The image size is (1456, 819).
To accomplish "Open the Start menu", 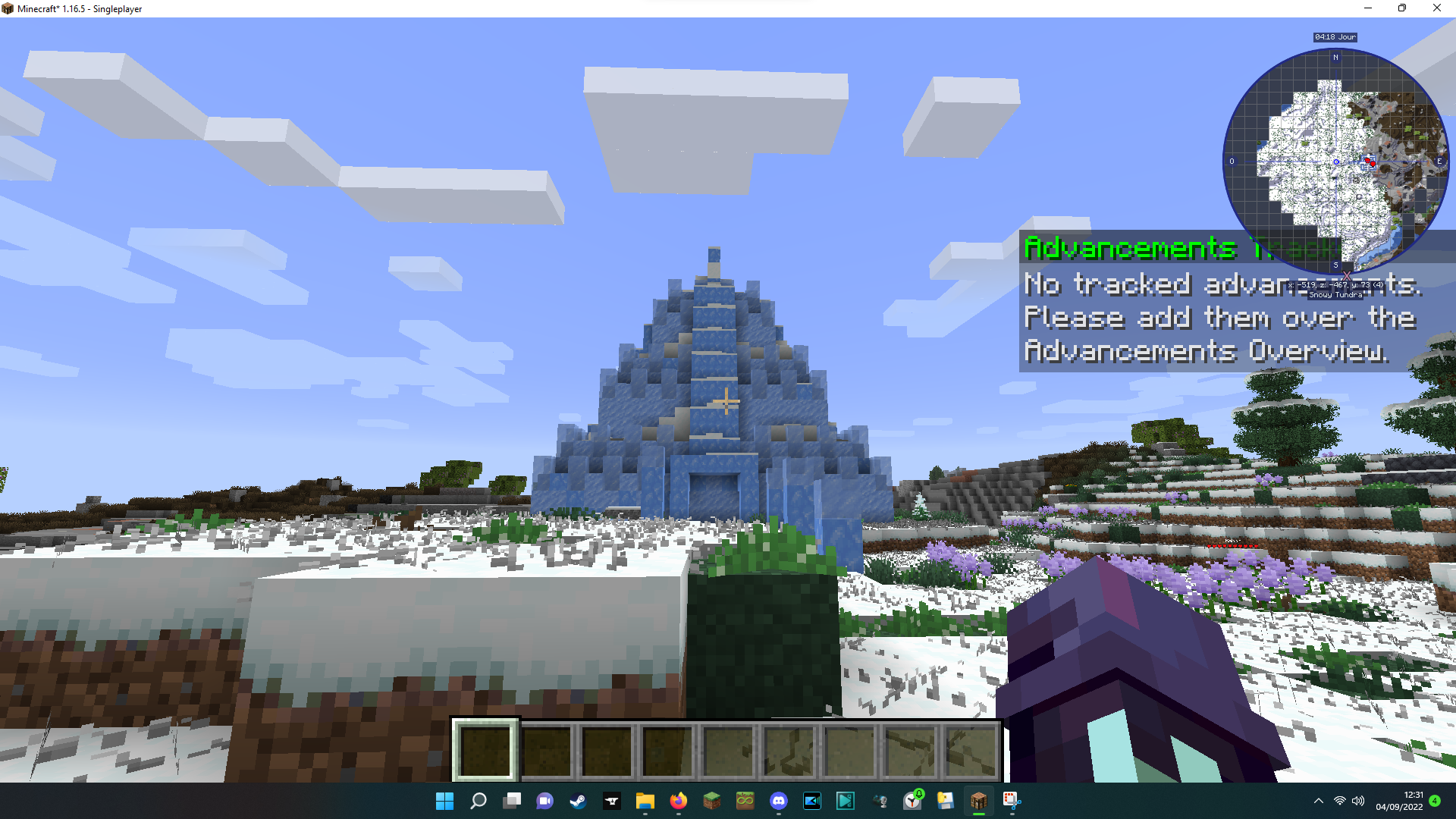I will (x=444, y=802).
